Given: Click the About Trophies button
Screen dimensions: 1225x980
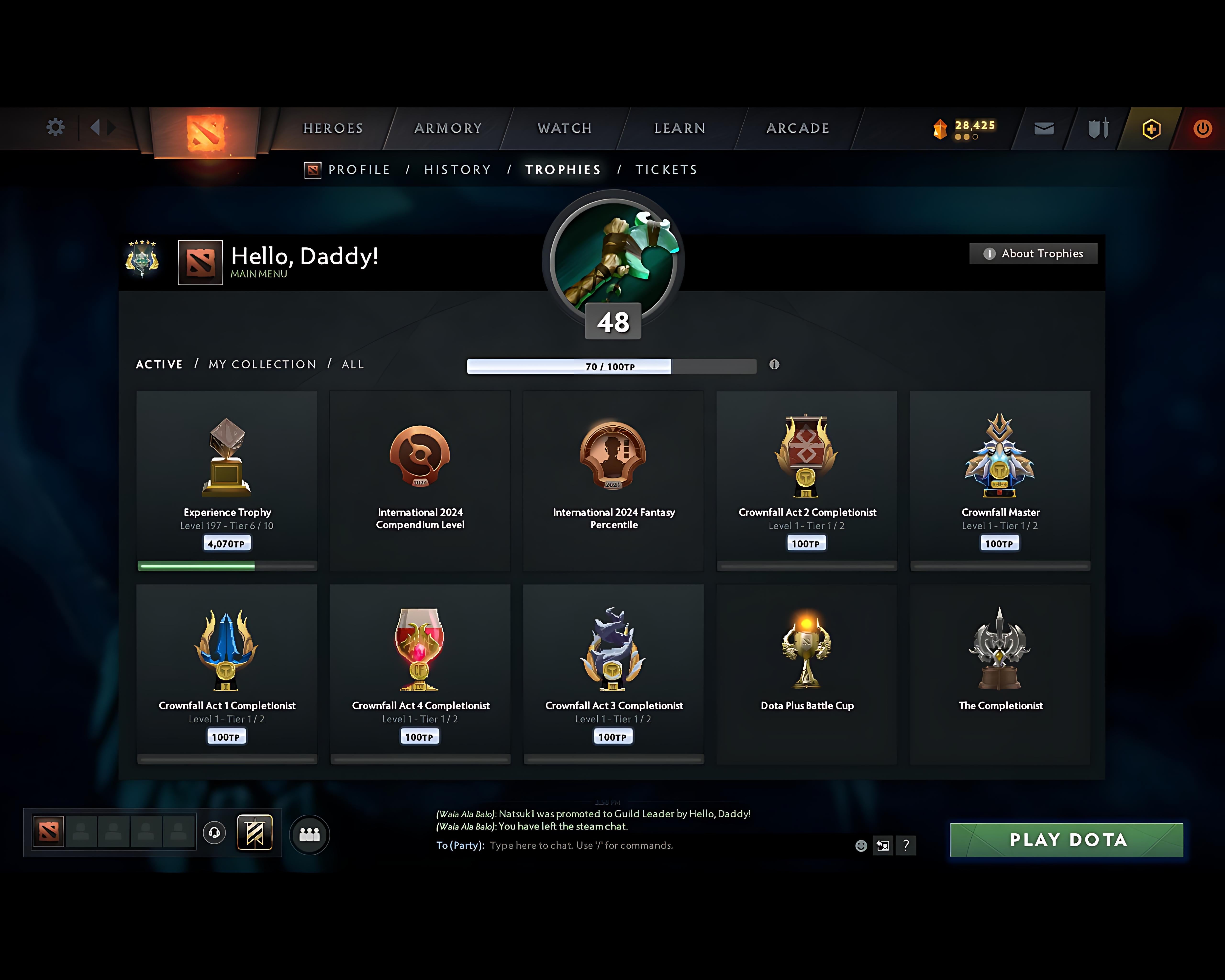Looking at the screenshot, I should coord(1033,253).
